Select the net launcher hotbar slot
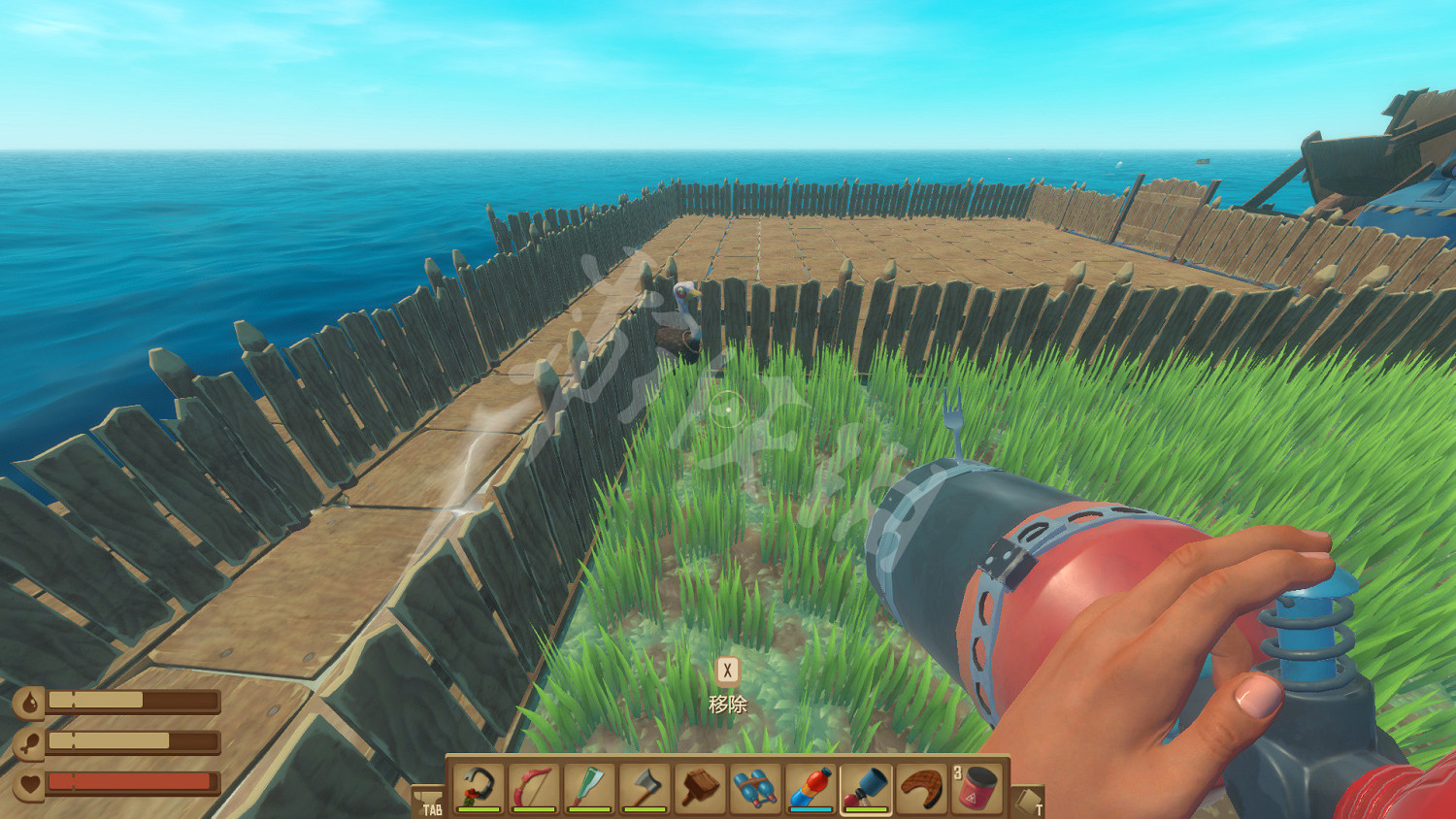Screen dimensions: 1456x819 pos(866,787)
